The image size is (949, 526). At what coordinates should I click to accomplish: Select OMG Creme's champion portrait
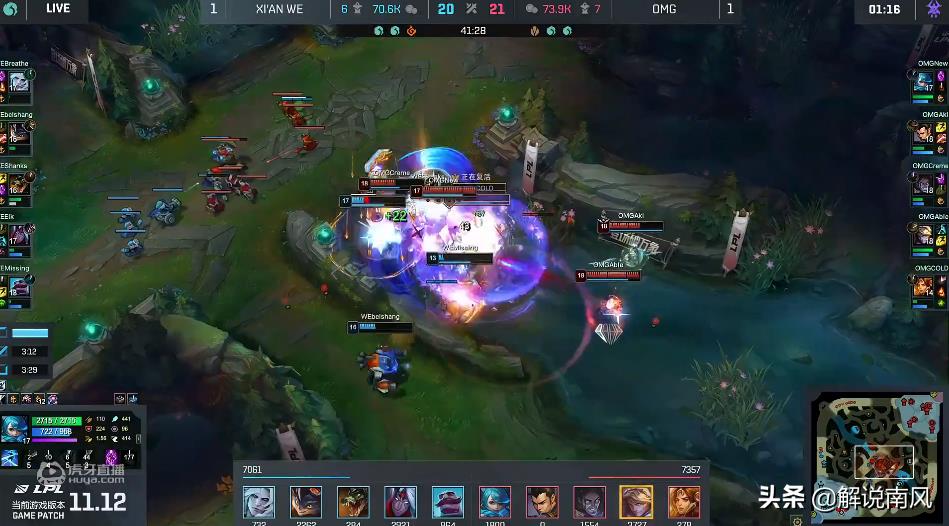(x=926, y=184)
